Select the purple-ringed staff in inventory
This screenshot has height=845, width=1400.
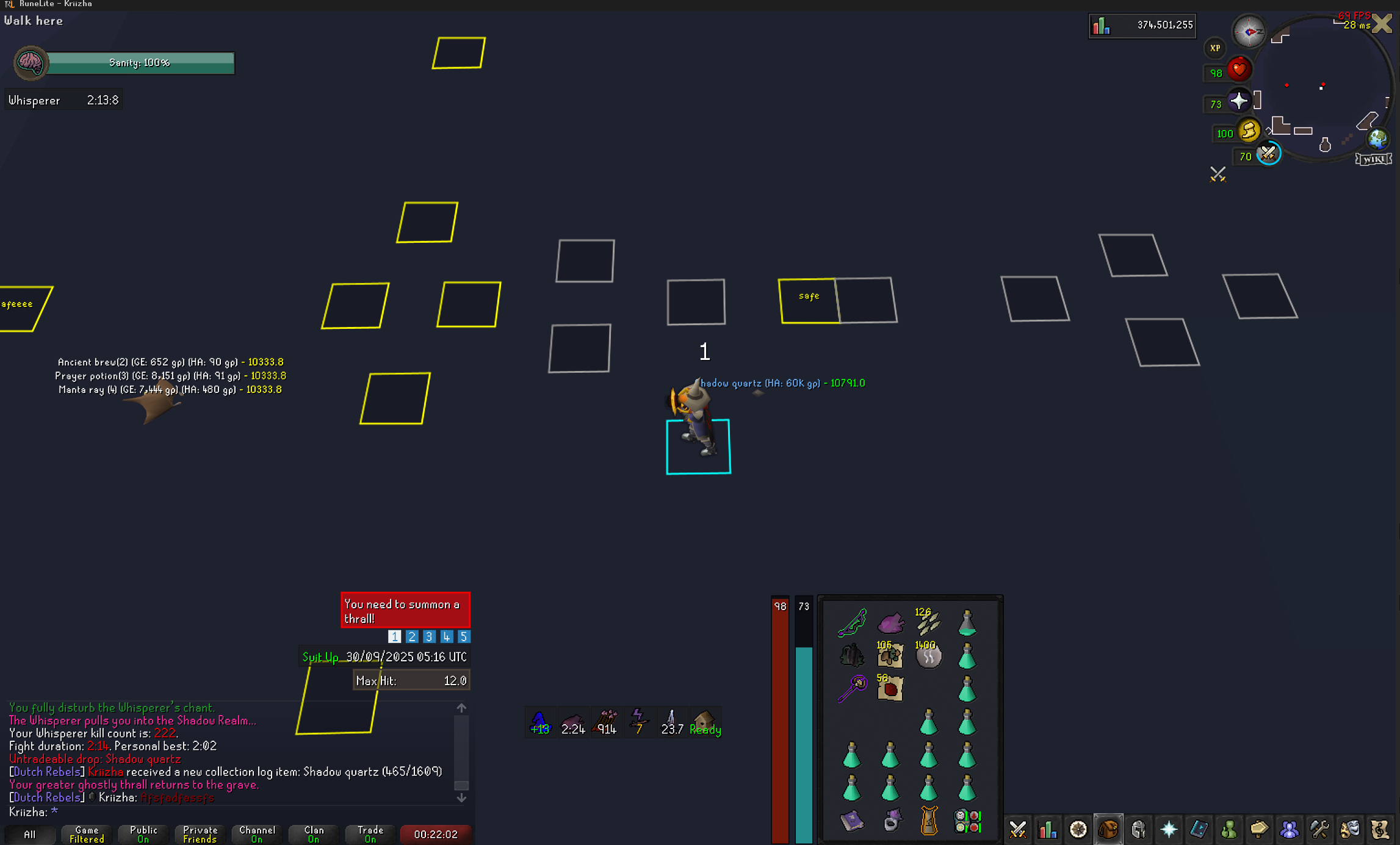[852, 689]
